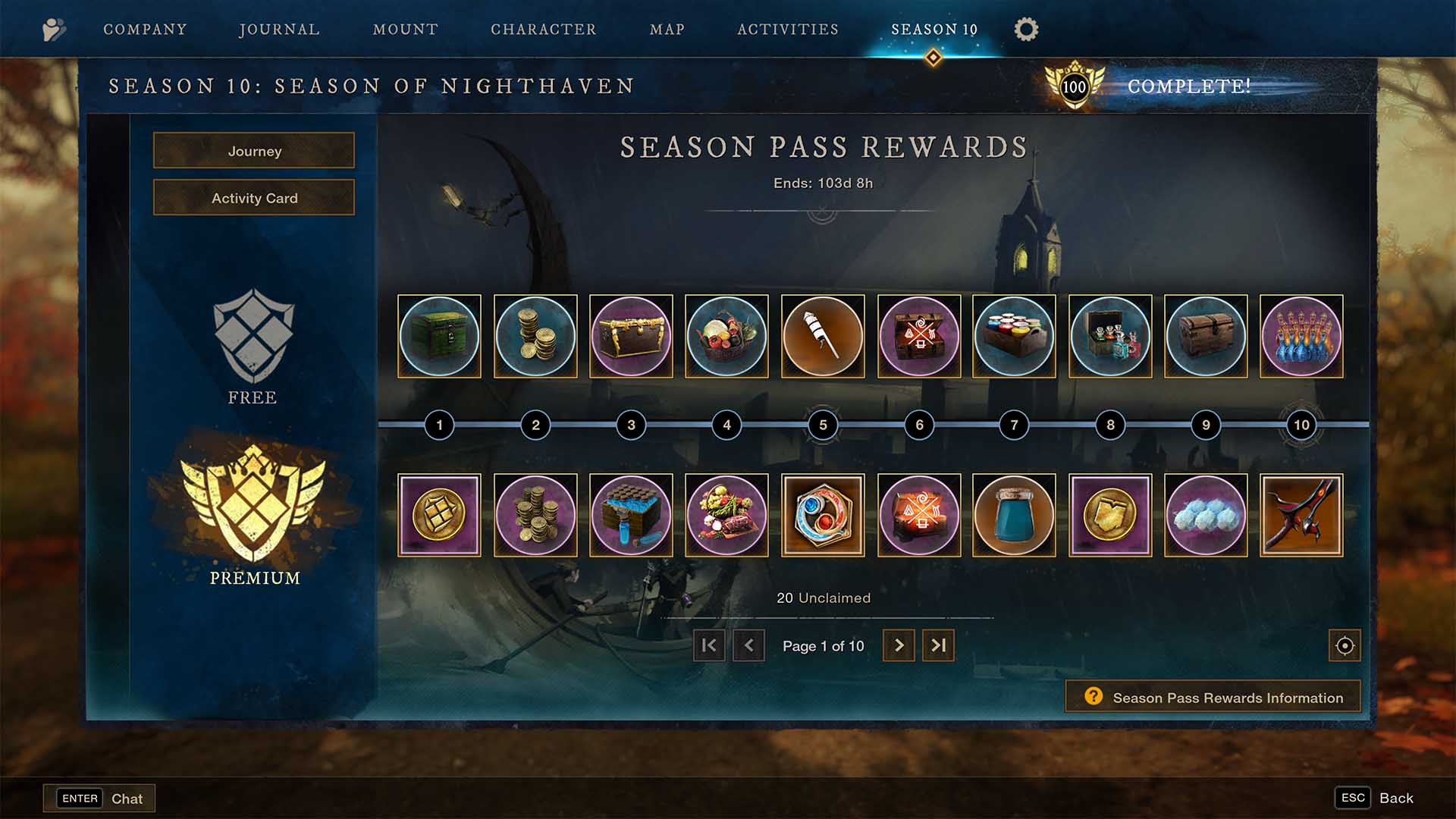The image size is (1456, 819).
Task: Open the reticle icon near page controls
Action: (x=1344, y=646)
